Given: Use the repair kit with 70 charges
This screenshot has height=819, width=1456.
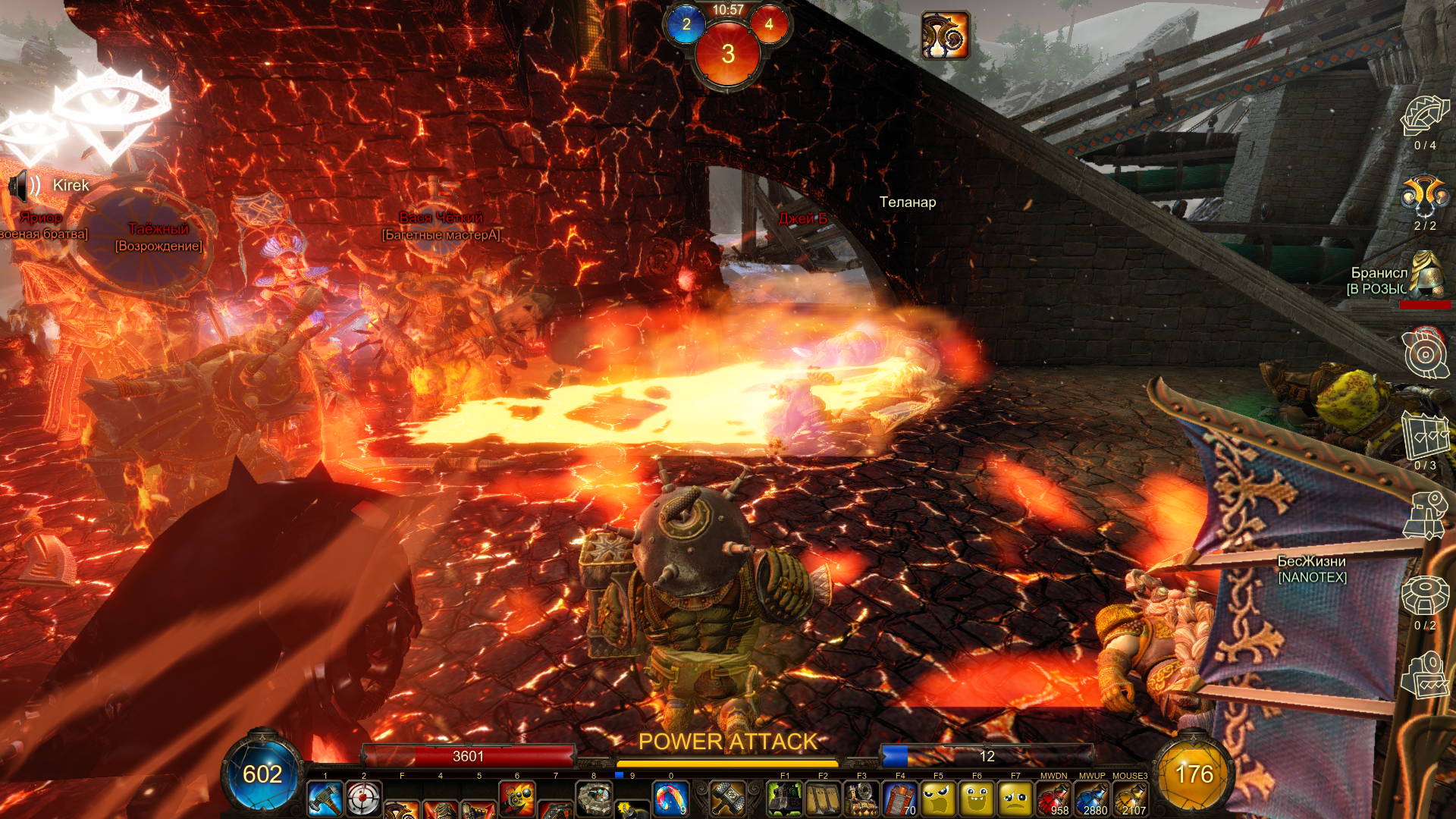Looking at the screenshot, I should (900, 799).
